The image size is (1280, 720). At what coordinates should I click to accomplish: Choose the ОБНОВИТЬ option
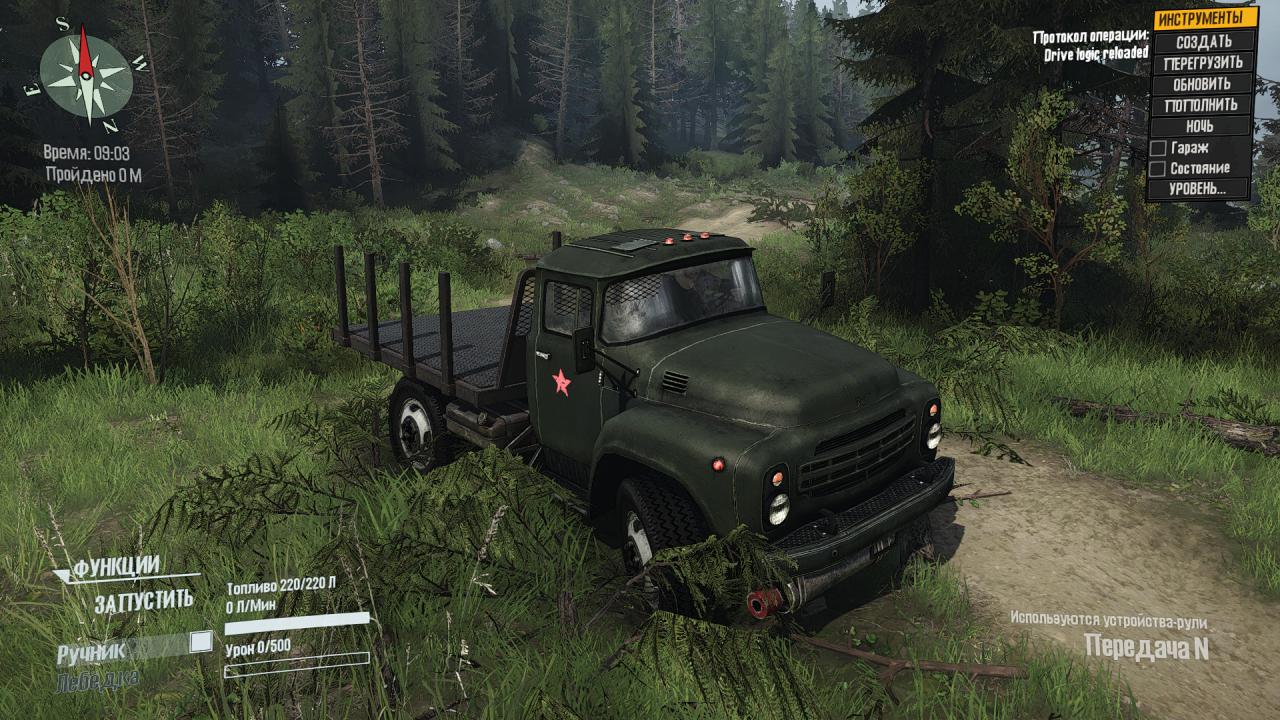coord(1203,84)
